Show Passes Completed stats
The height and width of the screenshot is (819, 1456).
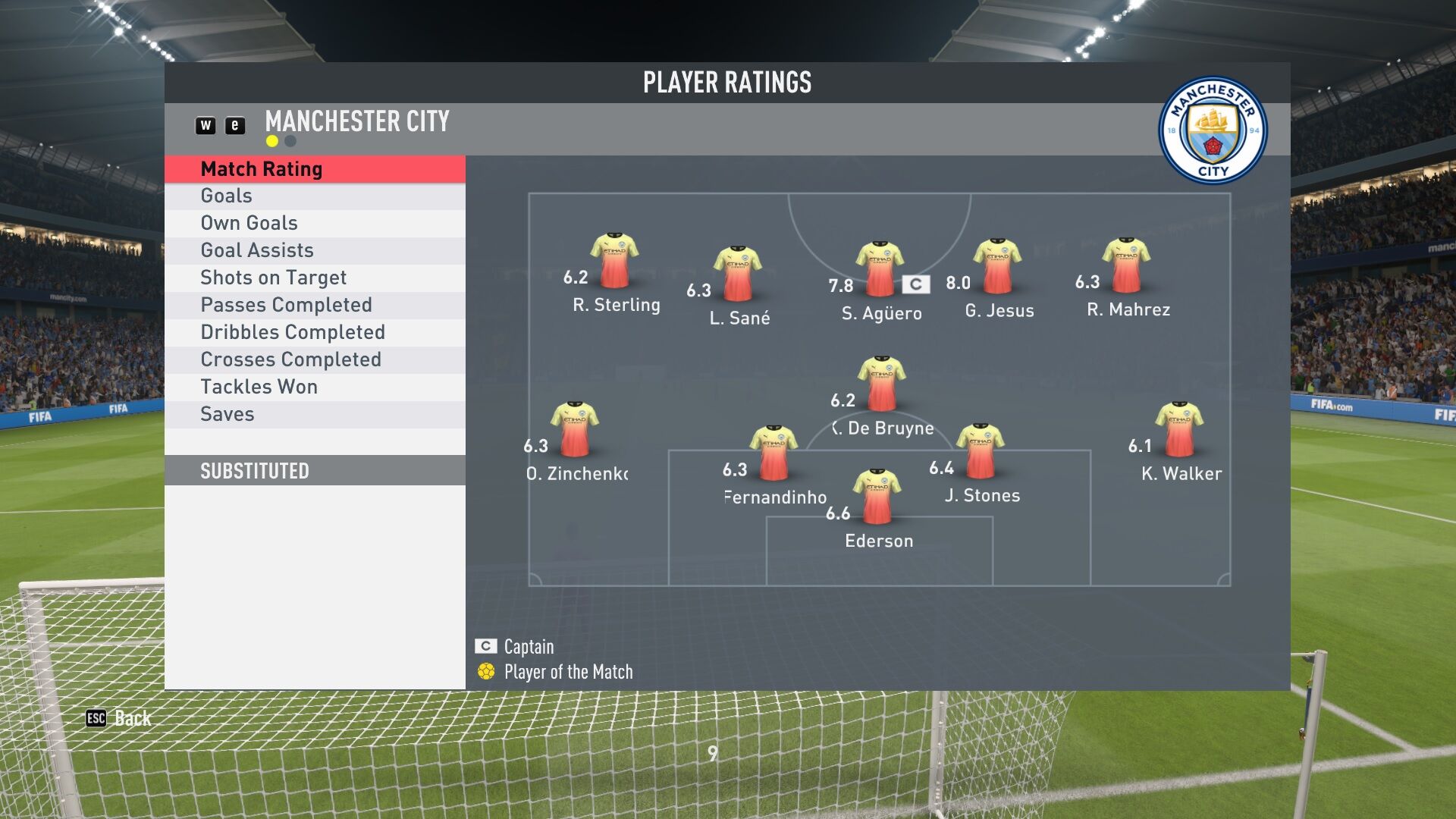(x=314, y=306)
